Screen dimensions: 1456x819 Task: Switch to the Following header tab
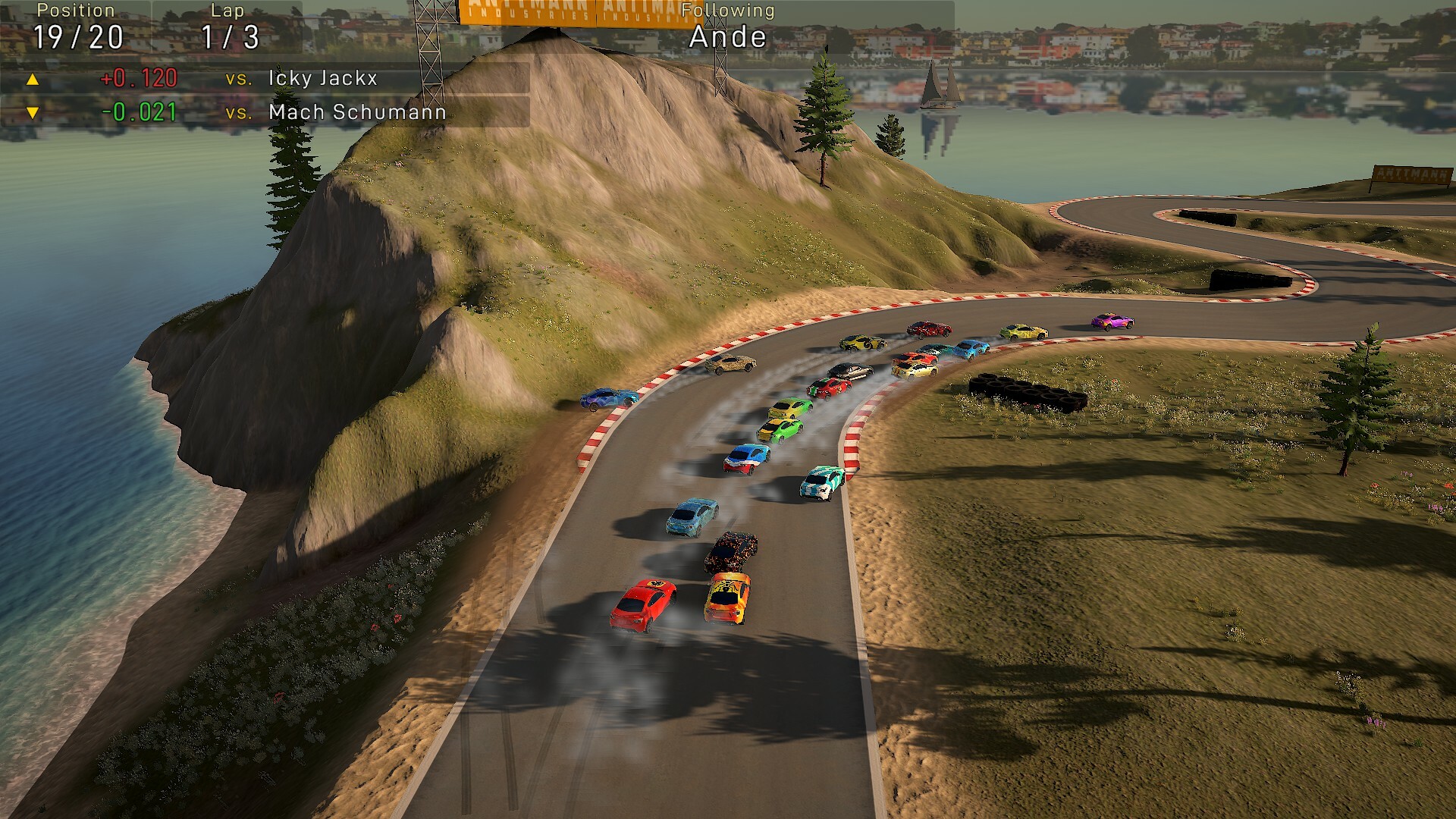726,10
